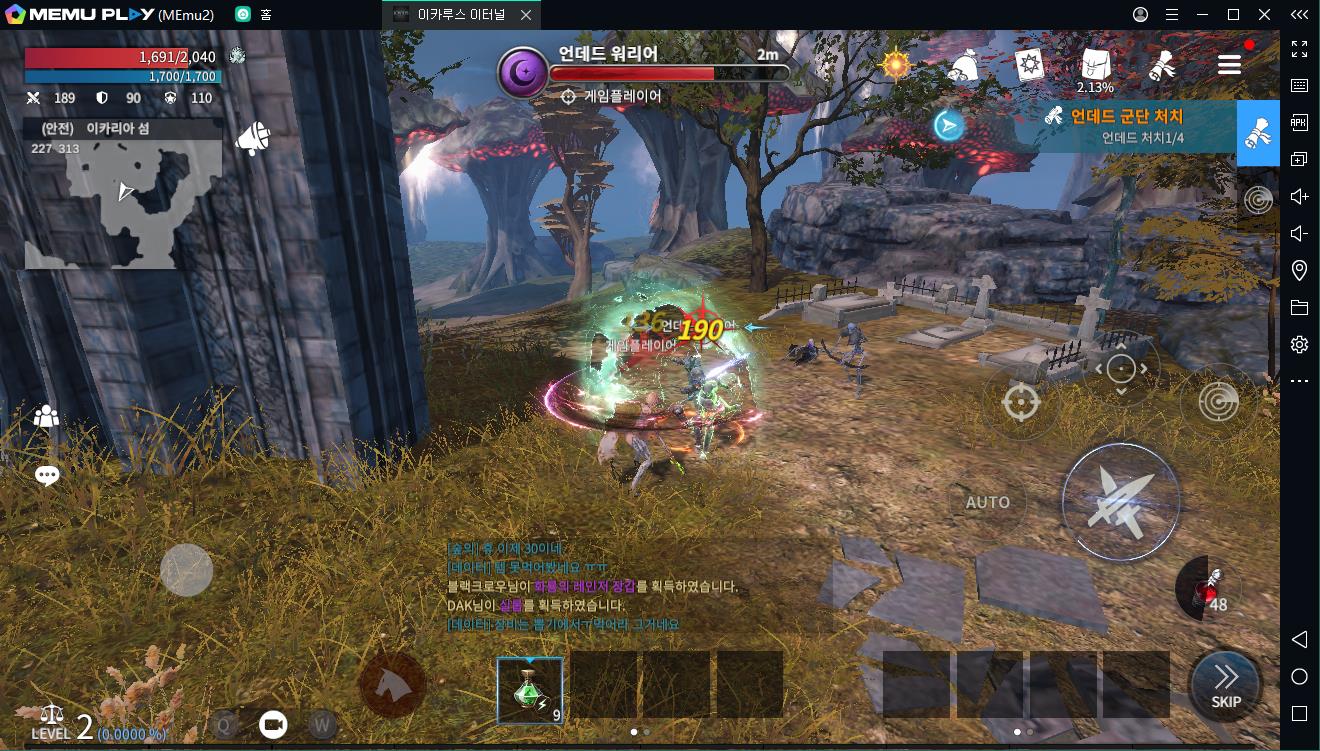Tap the SKIP button
1320x751 pixels.
[1225, 686]
